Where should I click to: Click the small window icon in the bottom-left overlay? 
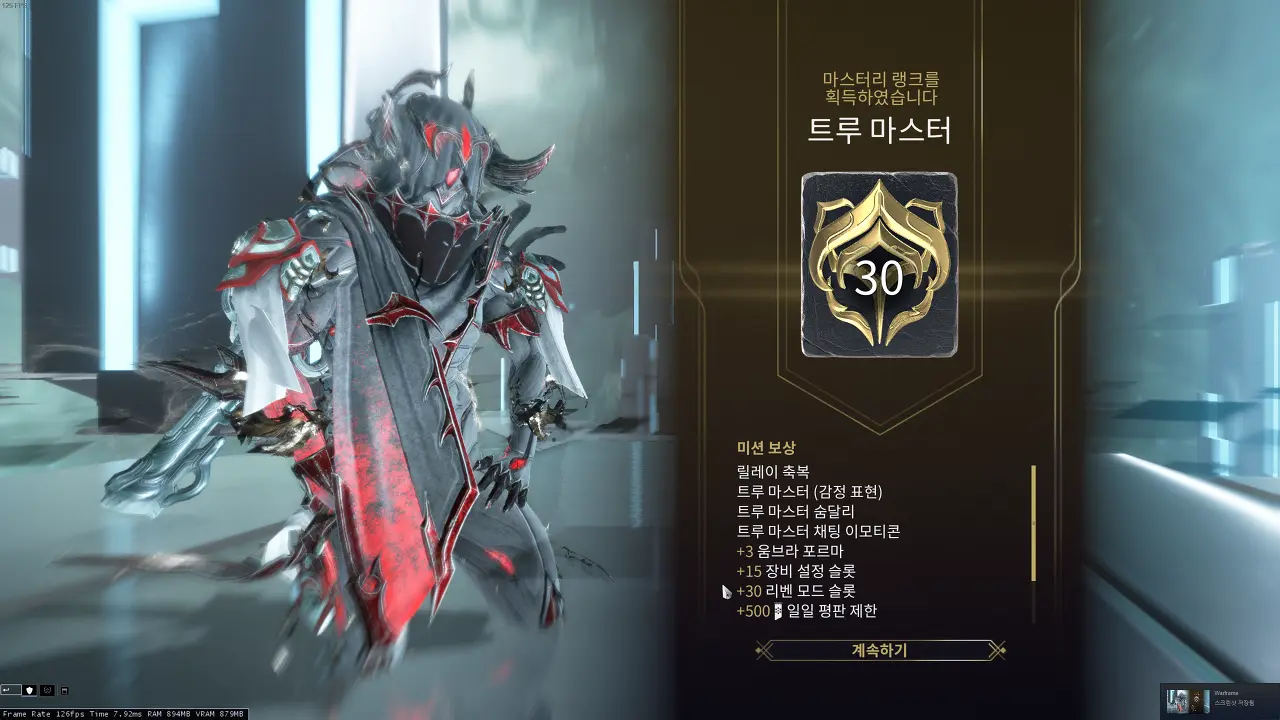(65, 691)
